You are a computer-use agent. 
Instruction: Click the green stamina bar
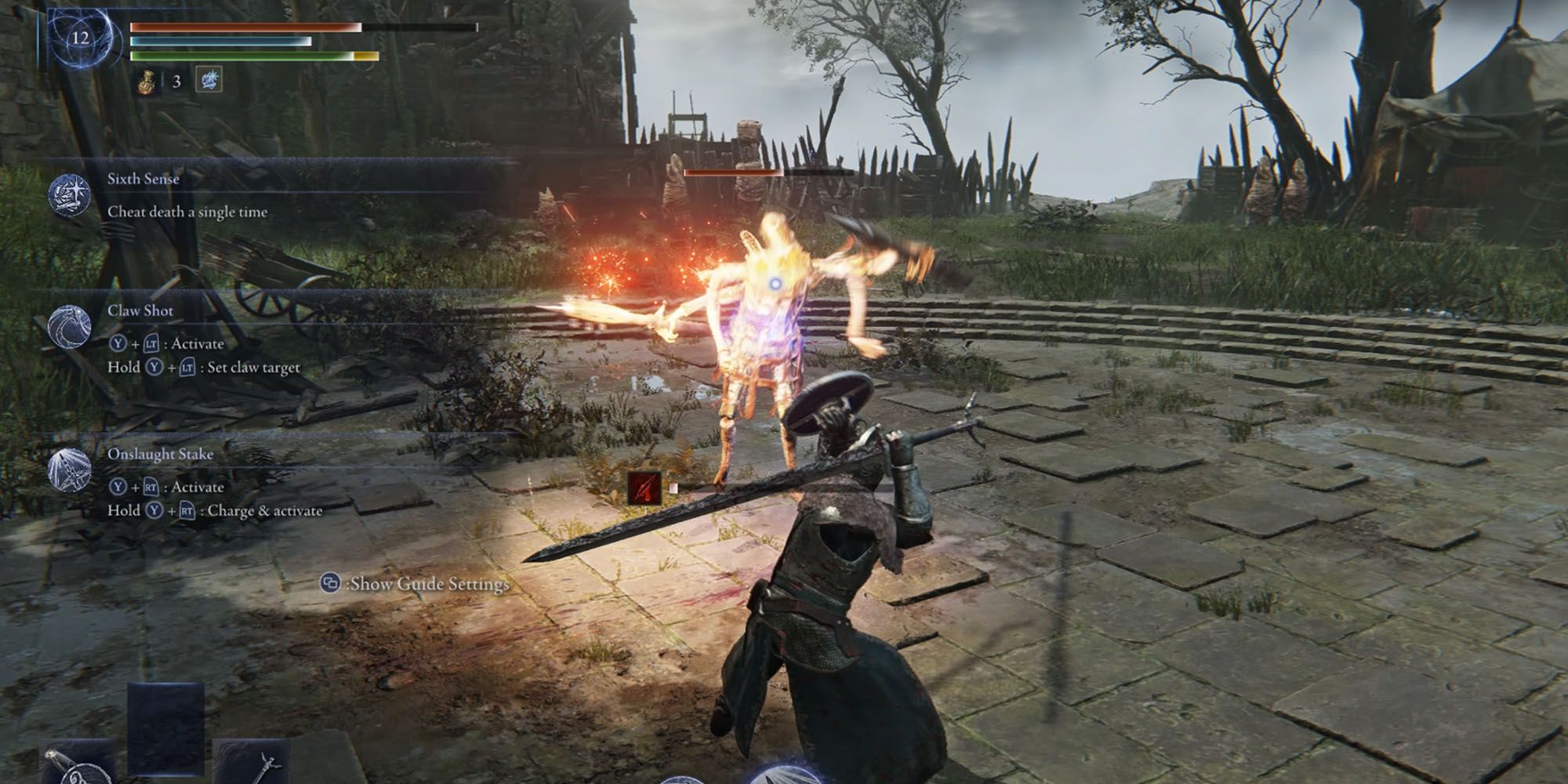tap(235, 55)
